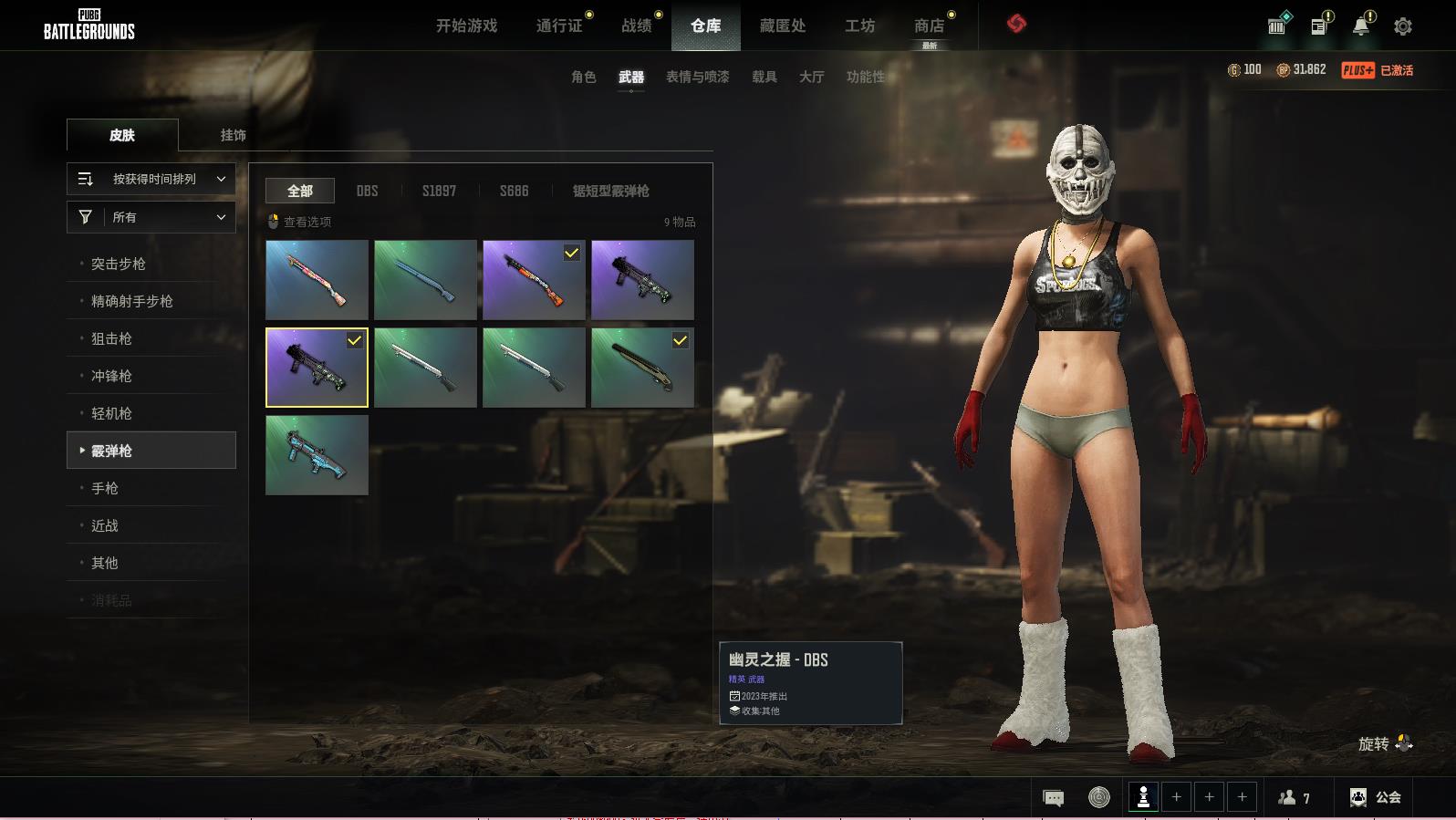Image resolution: width=1456 pixels, height=820 pixels.
Task: Select the pink floral shotgun skin
Action: pyautogui.click(x=317, y=280)
